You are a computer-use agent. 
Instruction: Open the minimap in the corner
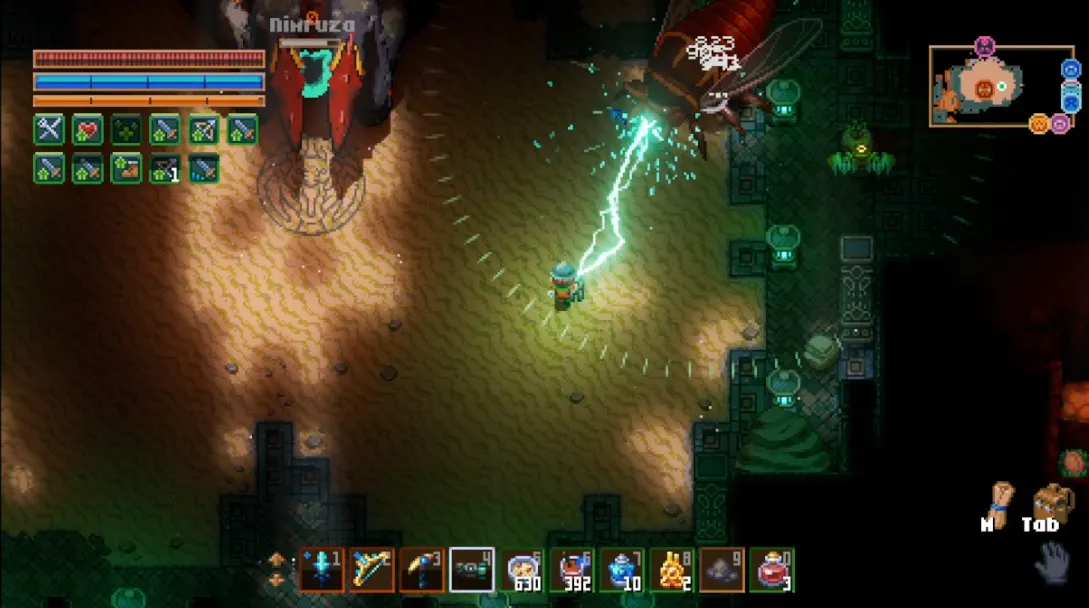989,87
